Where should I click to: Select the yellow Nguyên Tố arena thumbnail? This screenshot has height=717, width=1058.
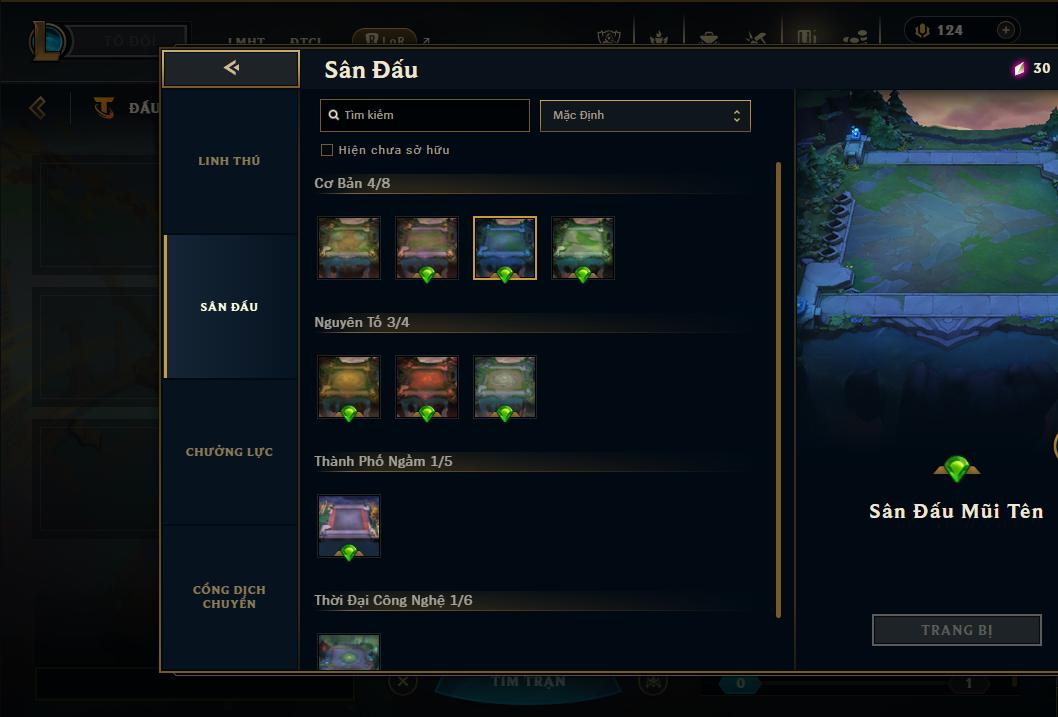pyautogui.click(x=349, y=387)
